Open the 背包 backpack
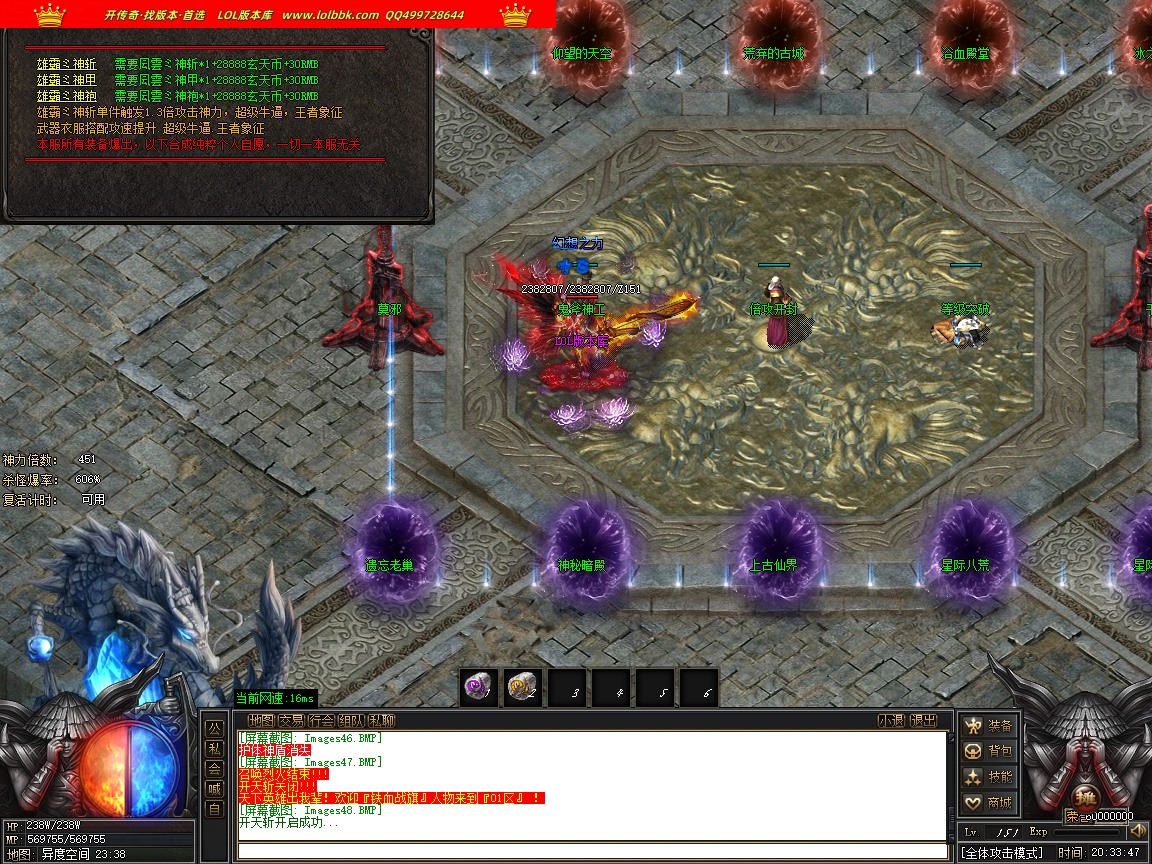Viewport: 1152px width, 864px height. pos(988,751)
